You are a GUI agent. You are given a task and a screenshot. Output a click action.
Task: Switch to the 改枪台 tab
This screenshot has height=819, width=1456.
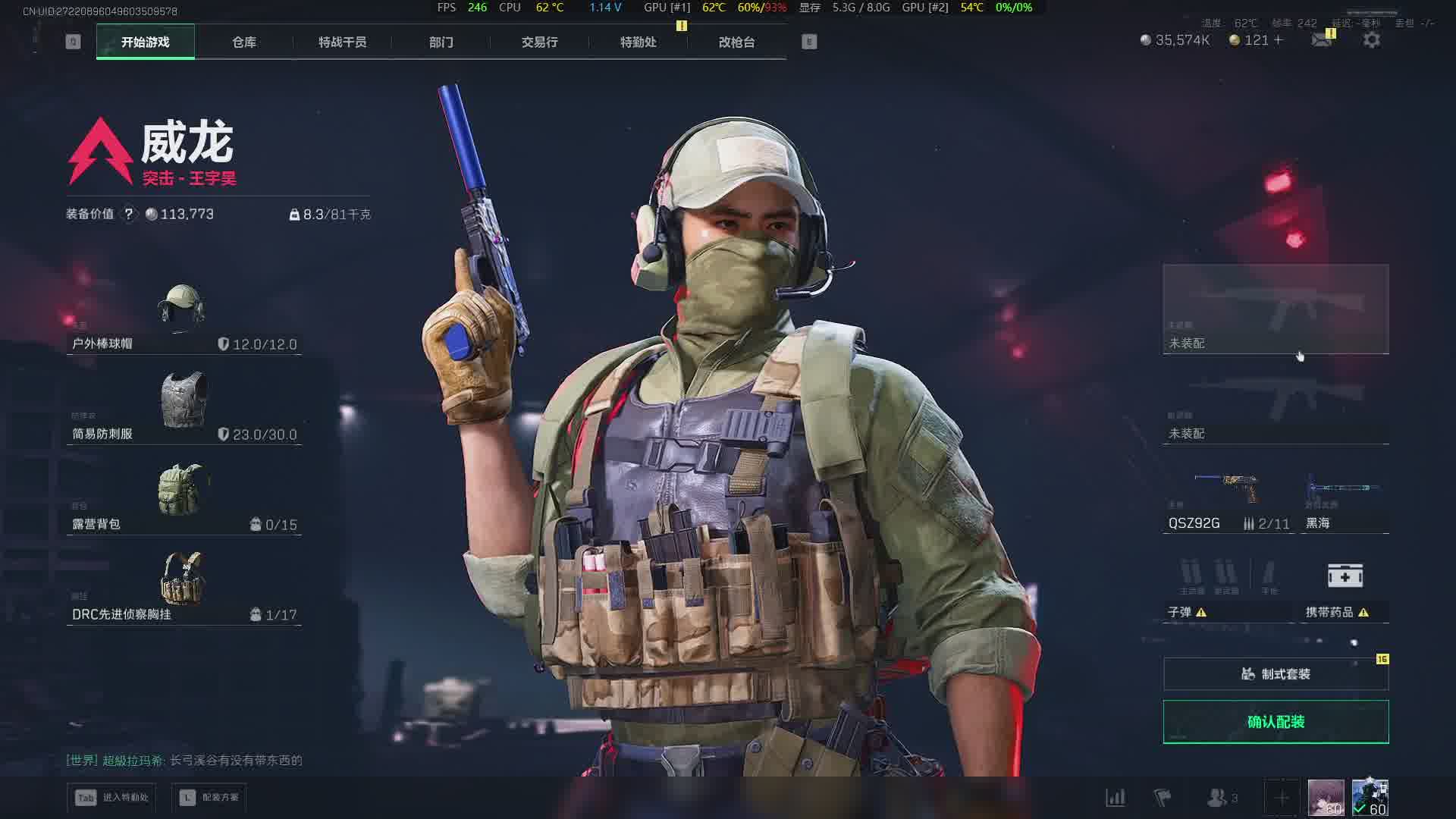(x=736, y=42)
